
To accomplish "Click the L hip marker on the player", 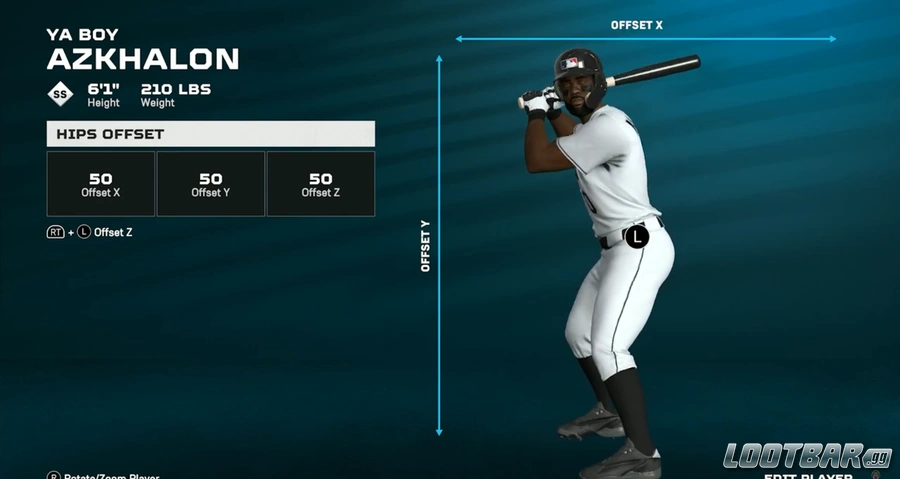I will click(636, 237).
